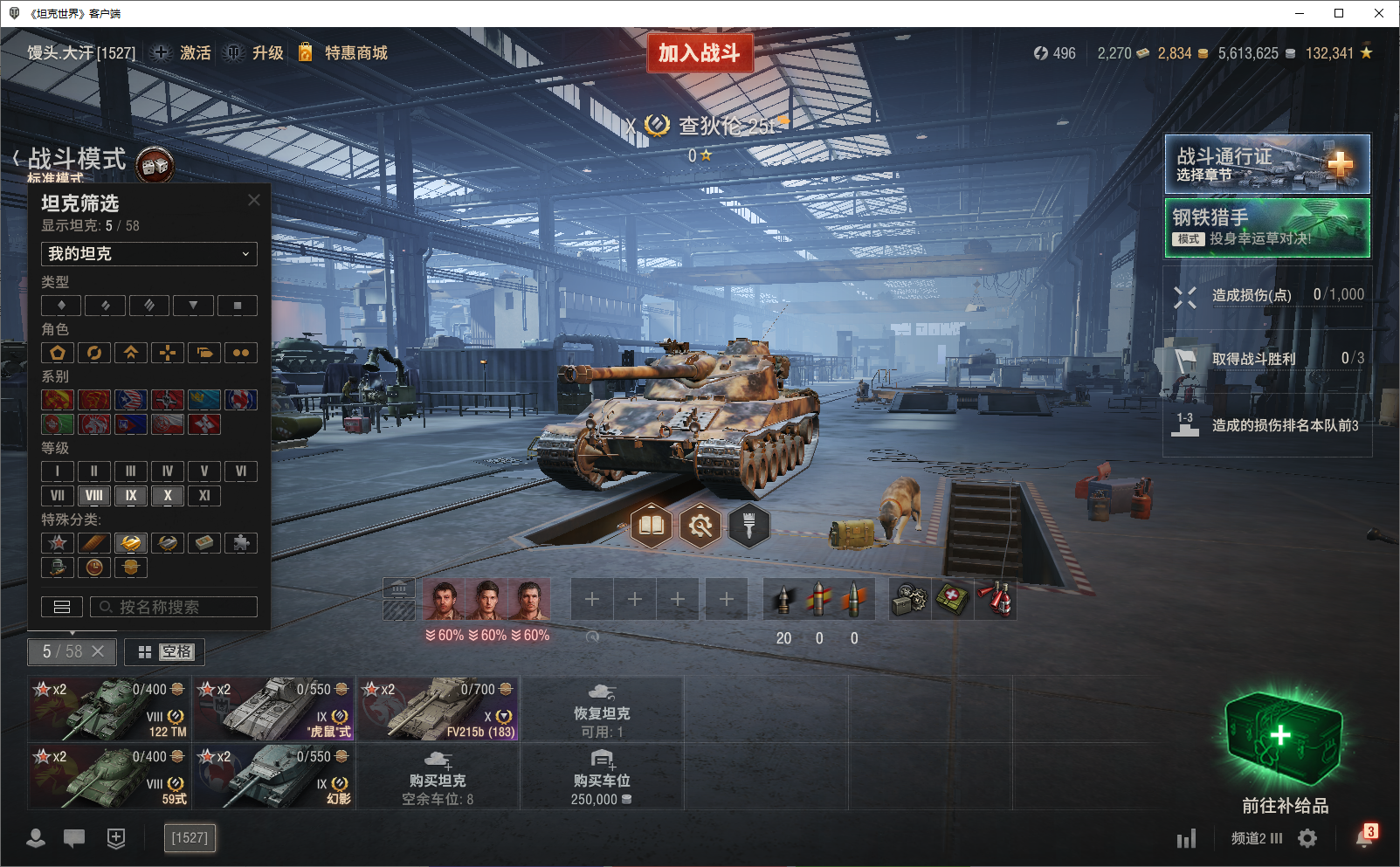Choose the 59式 tank card
Screen dimensions: 1400x867
point(110,775)
